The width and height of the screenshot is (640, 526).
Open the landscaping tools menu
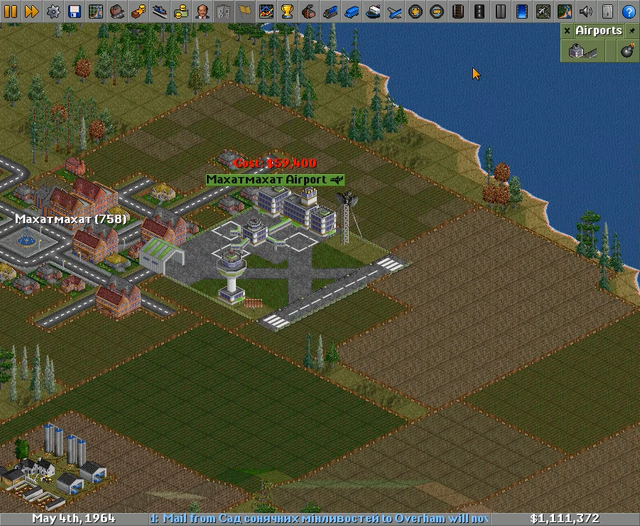(x=563, y=11)
